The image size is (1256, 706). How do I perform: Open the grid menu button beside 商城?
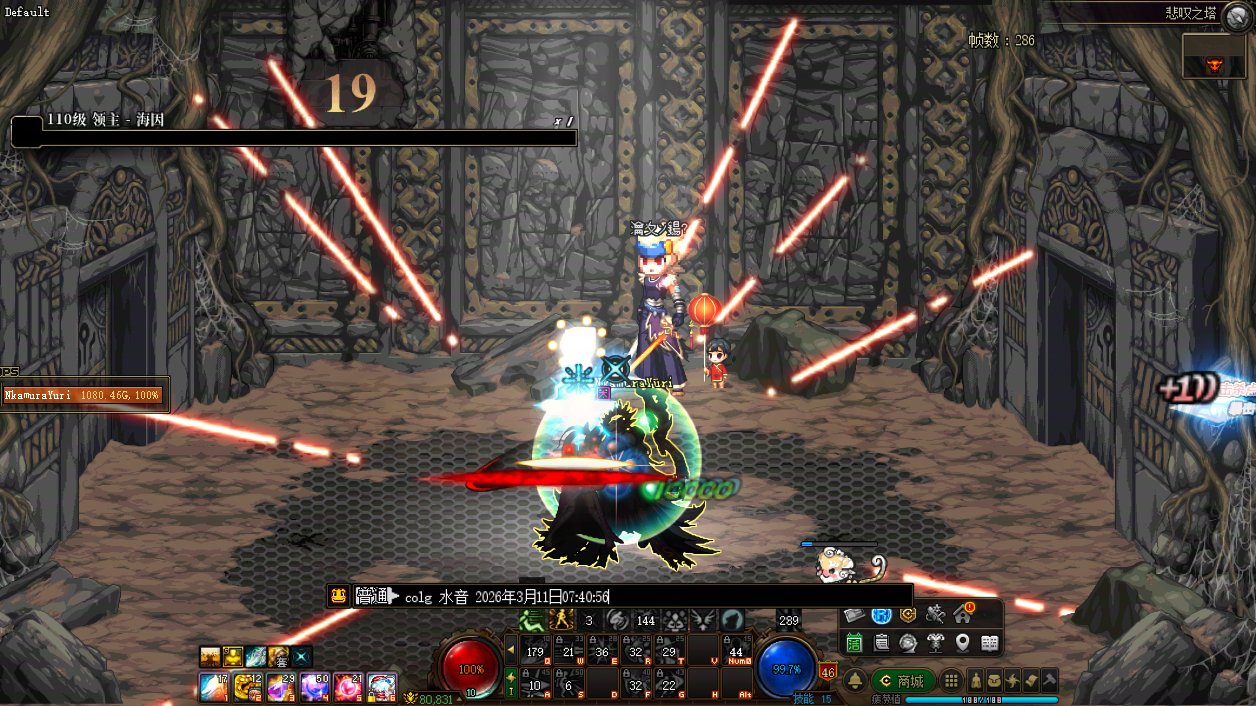coord(952,681)
